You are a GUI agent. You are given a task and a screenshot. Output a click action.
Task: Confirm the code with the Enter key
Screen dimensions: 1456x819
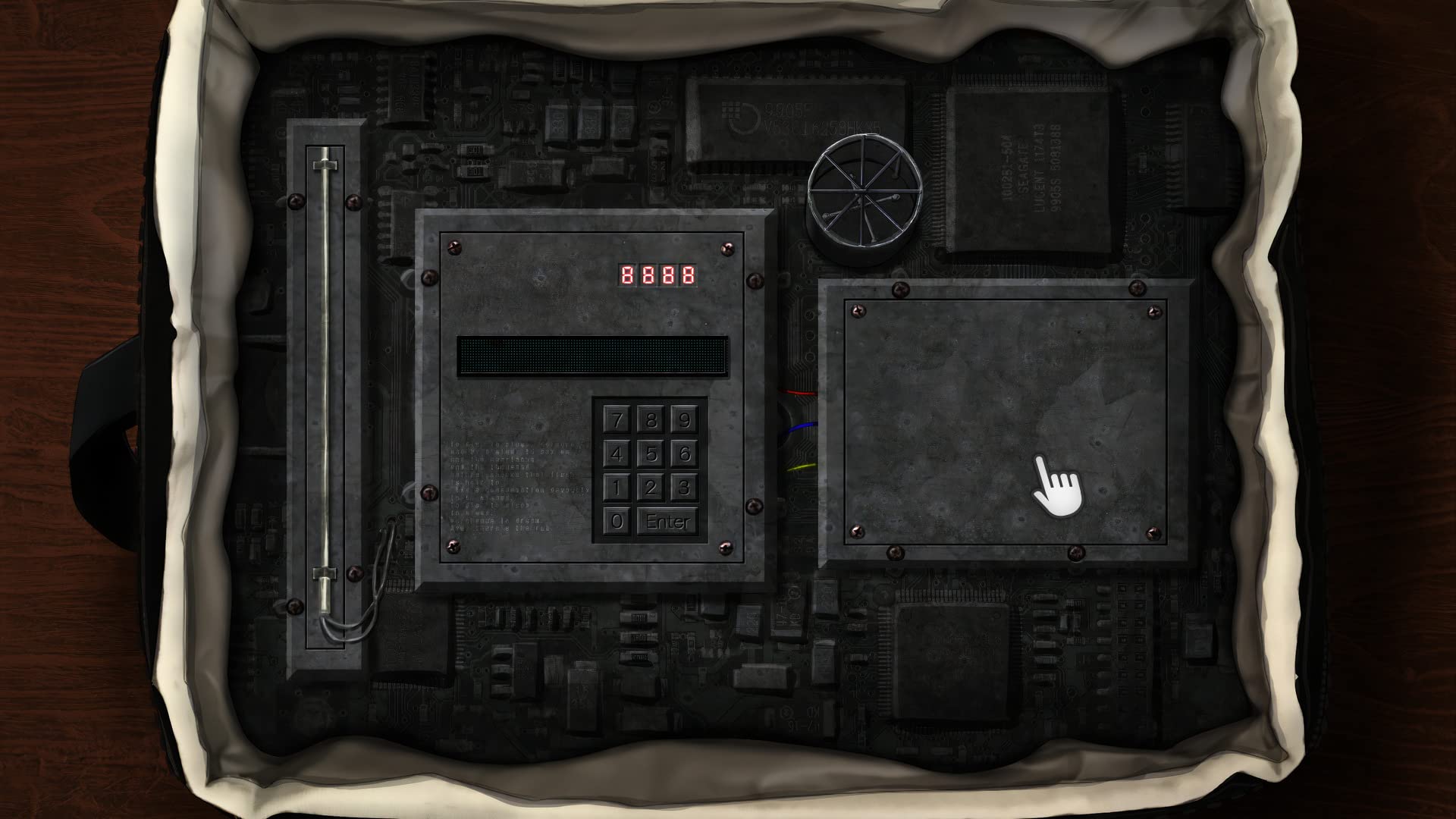click(x=667, y=522)
